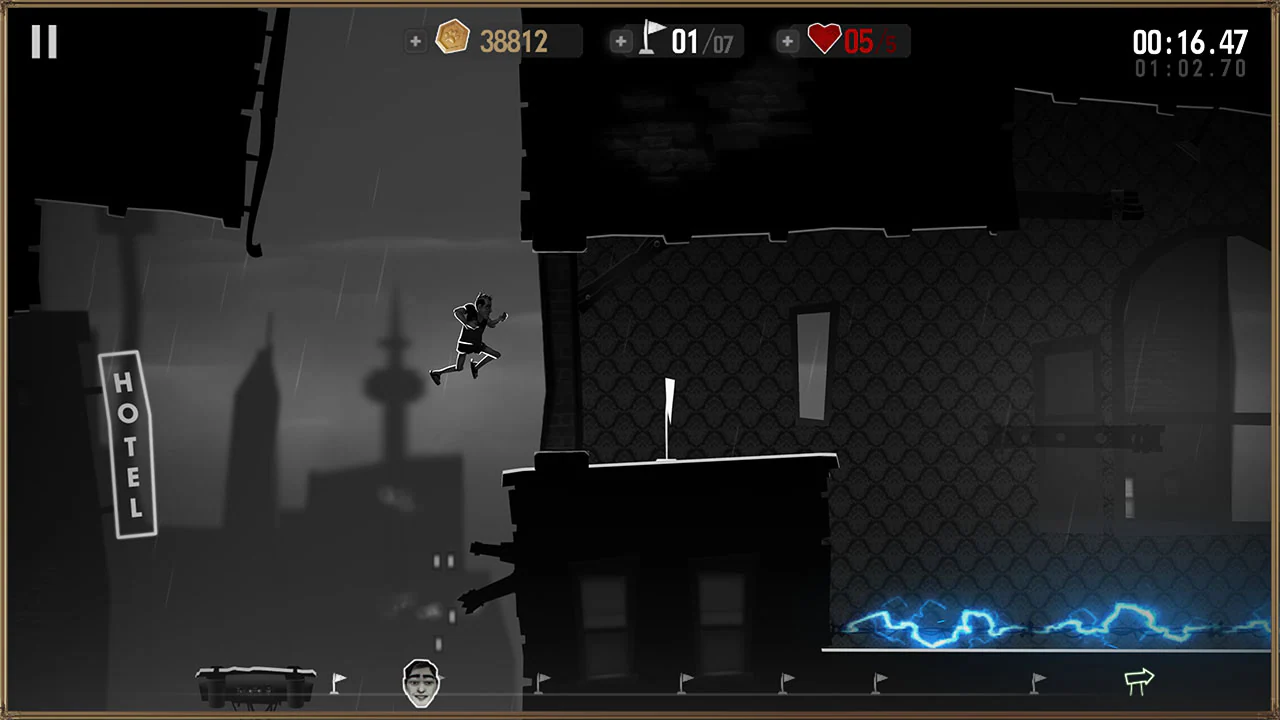Click the plus button next to the coin counter
Viewport: 1280px width, 720px height.
[x=415, y=41]
